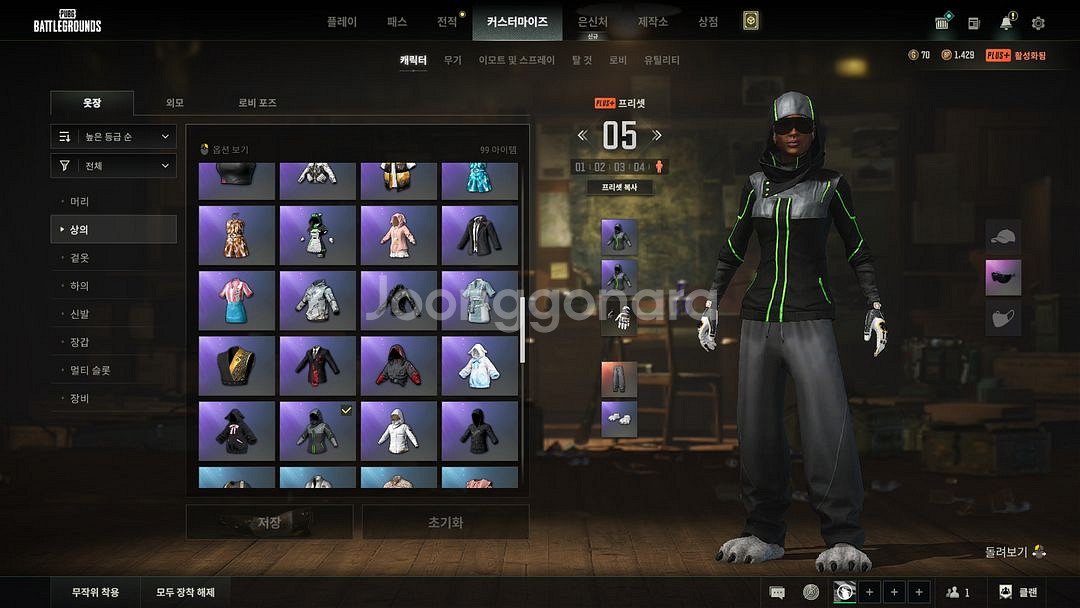
Task: Open the 제작소 (Workshop) menu
Action: (652, 21)
